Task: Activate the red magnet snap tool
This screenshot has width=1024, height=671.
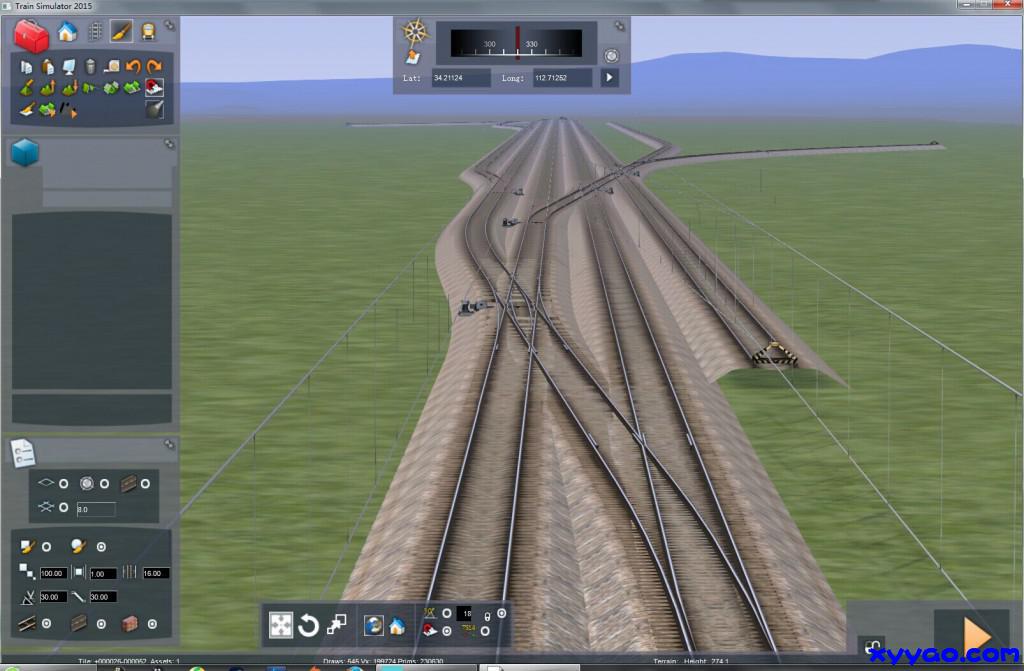Action: 153,88
